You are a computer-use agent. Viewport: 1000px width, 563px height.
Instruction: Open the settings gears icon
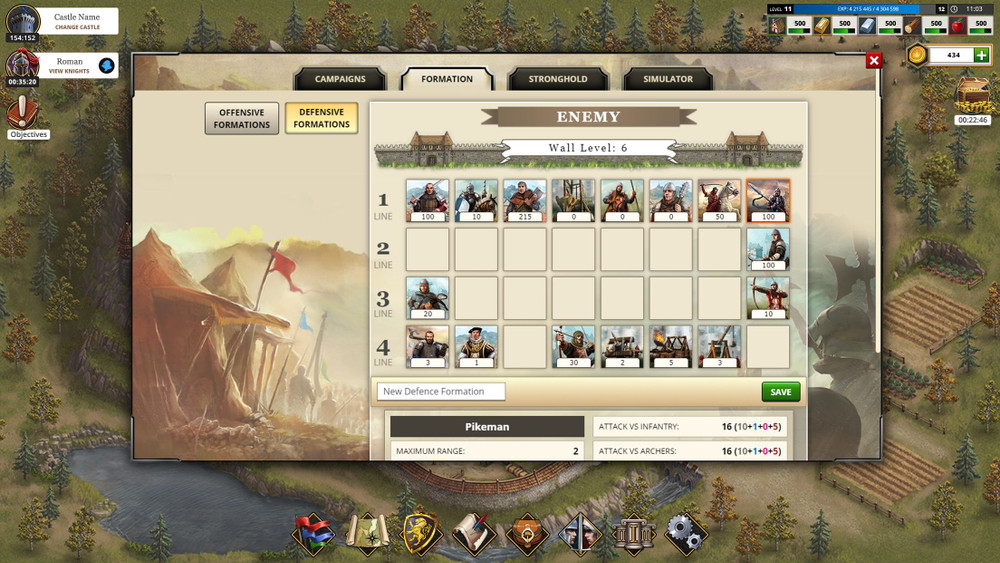coord(685,533)
